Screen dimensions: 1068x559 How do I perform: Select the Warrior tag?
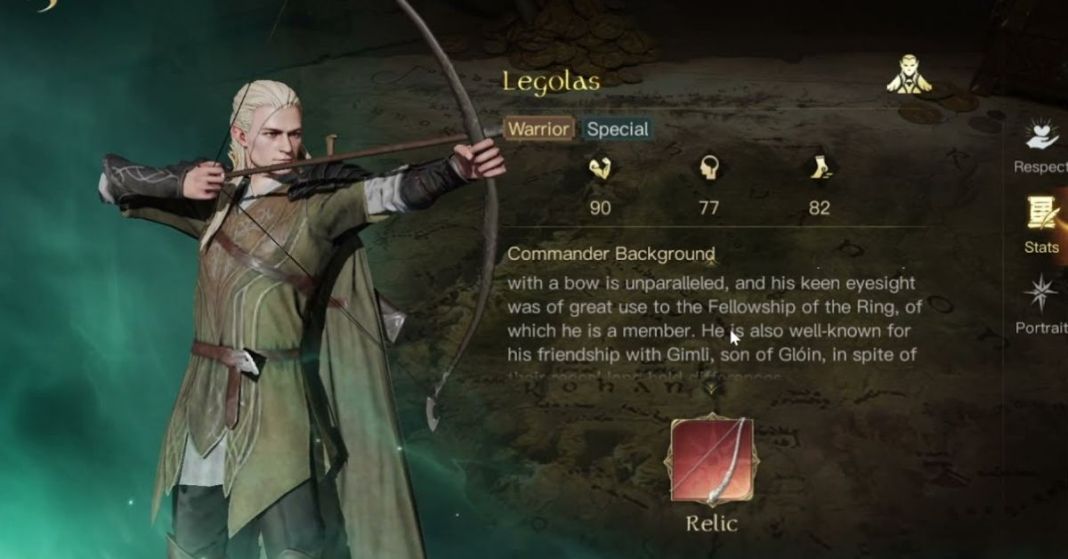539,129
